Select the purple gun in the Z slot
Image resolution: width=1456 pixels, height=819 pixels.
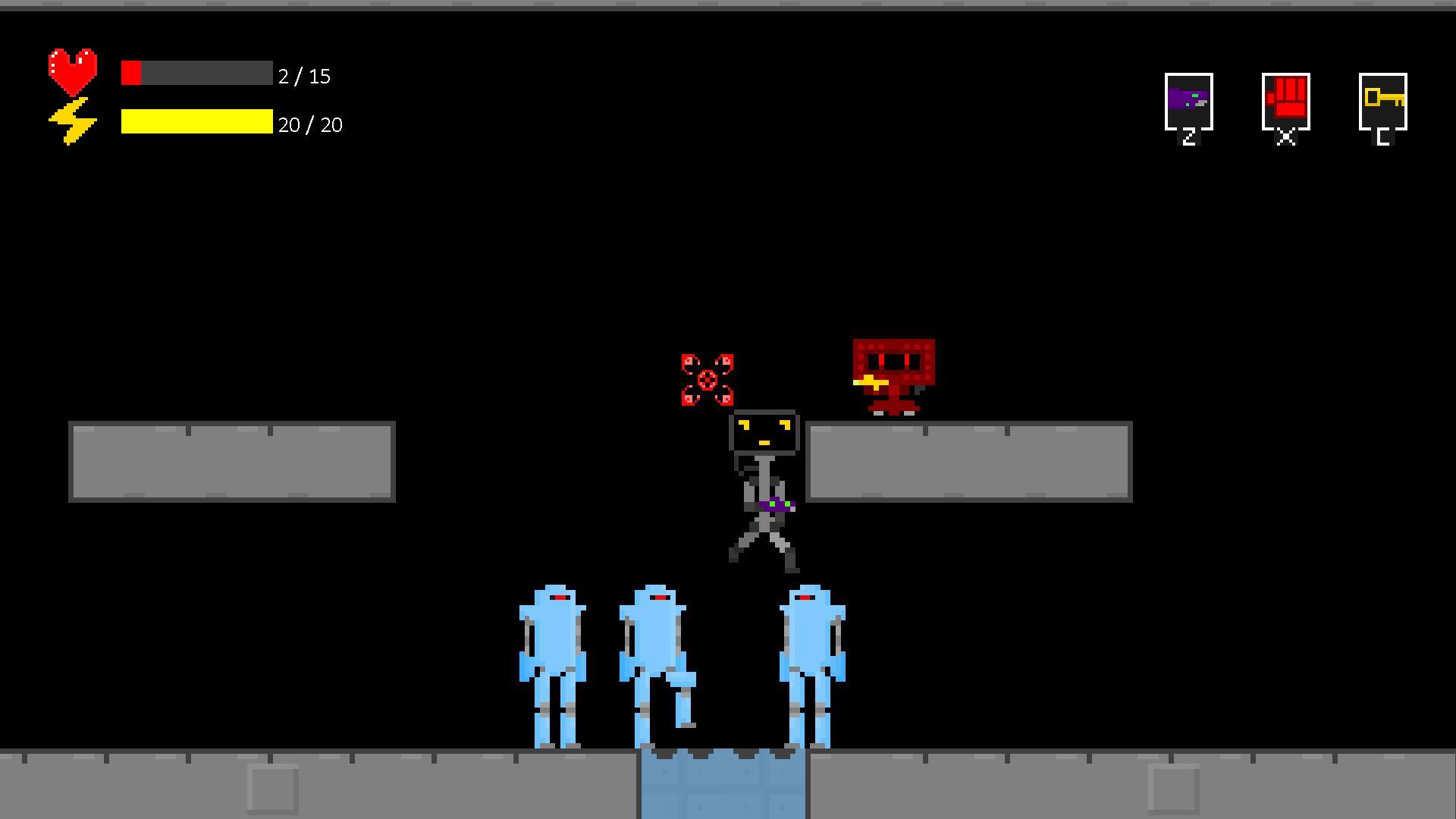(1187, 102)
